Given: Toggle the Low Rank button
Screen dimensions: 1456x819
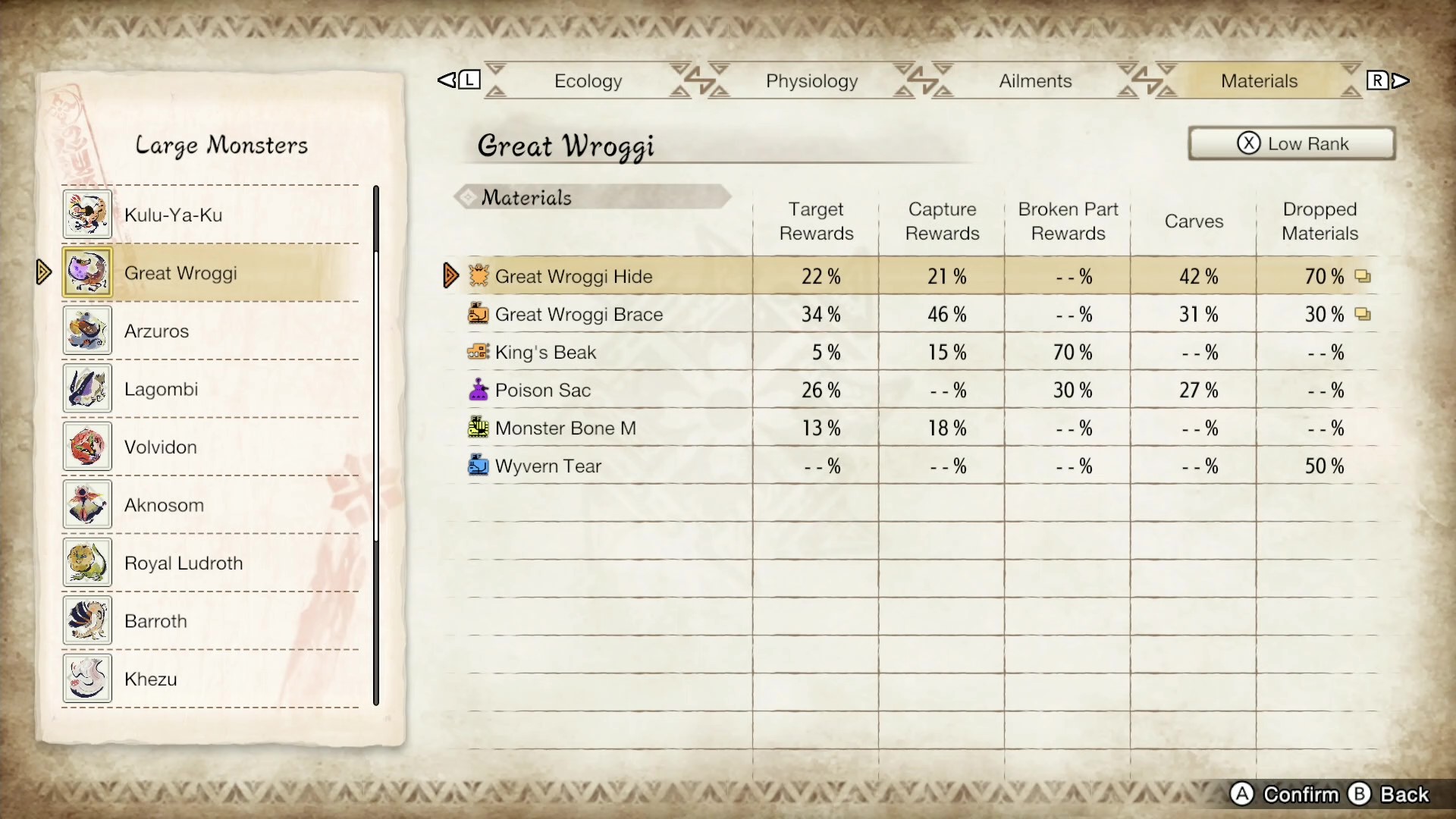Looking at the screenshot, I should [1291, 143].
